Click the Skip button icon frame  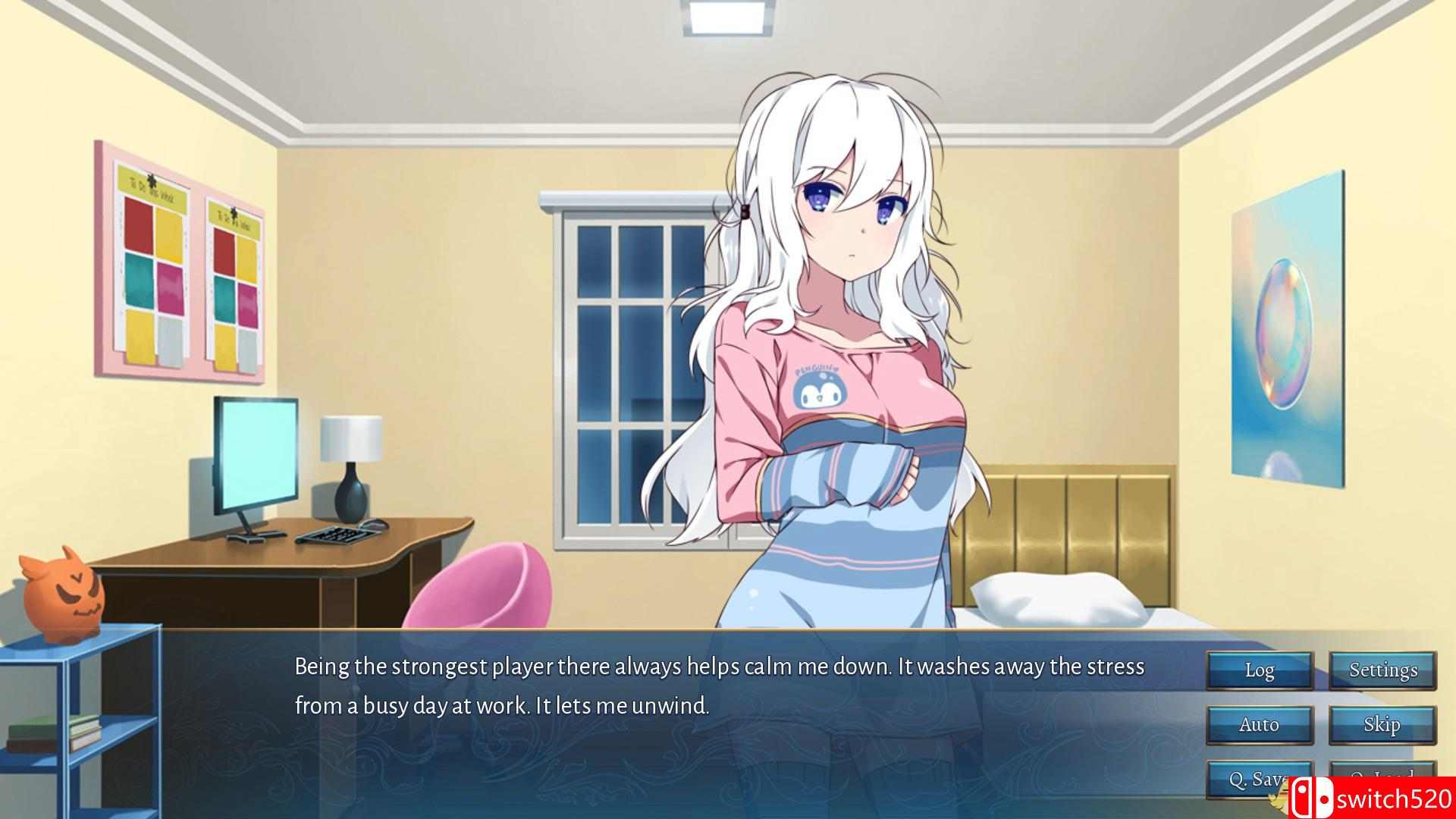point(1382,724)
